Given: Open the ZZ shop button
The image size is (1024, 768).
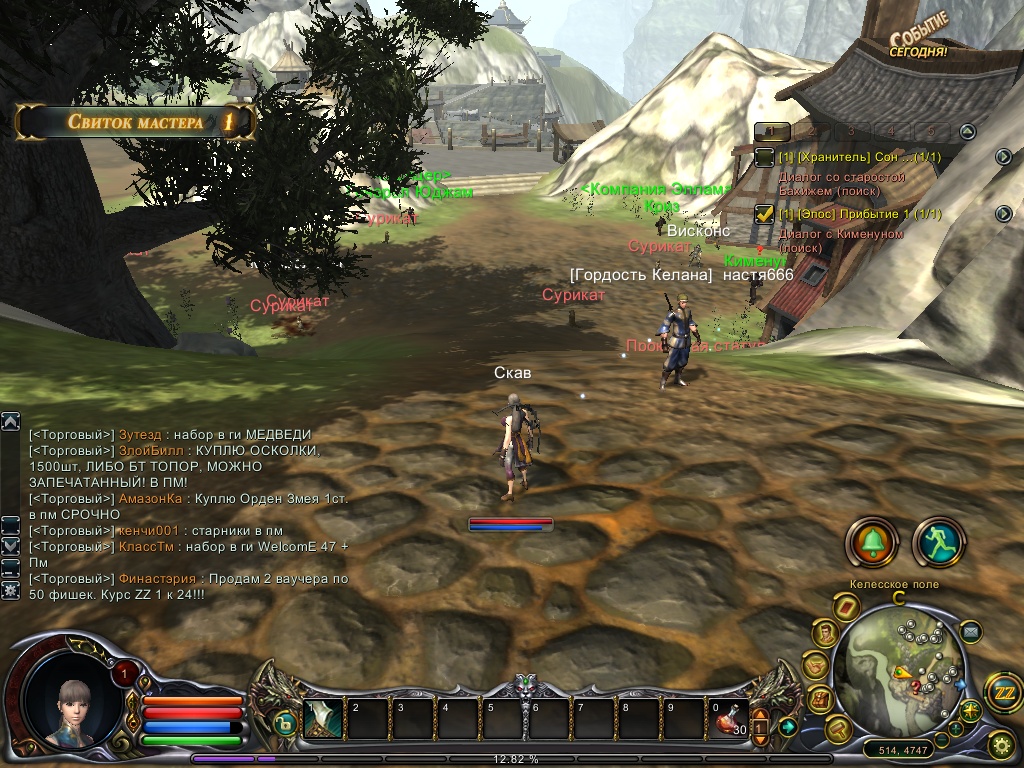Looking at the screenshot, I should (x=1002, y=692).
